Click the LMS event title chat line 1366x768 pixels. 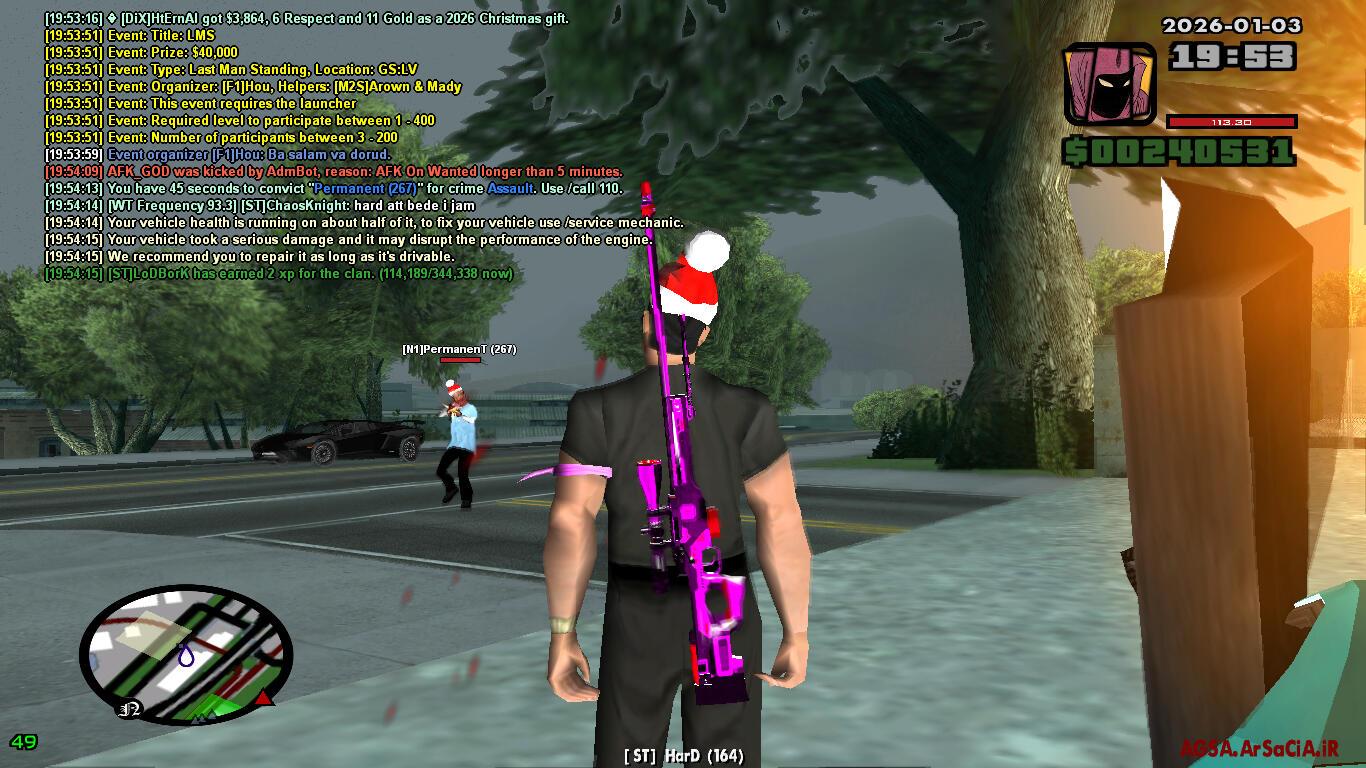130,35
